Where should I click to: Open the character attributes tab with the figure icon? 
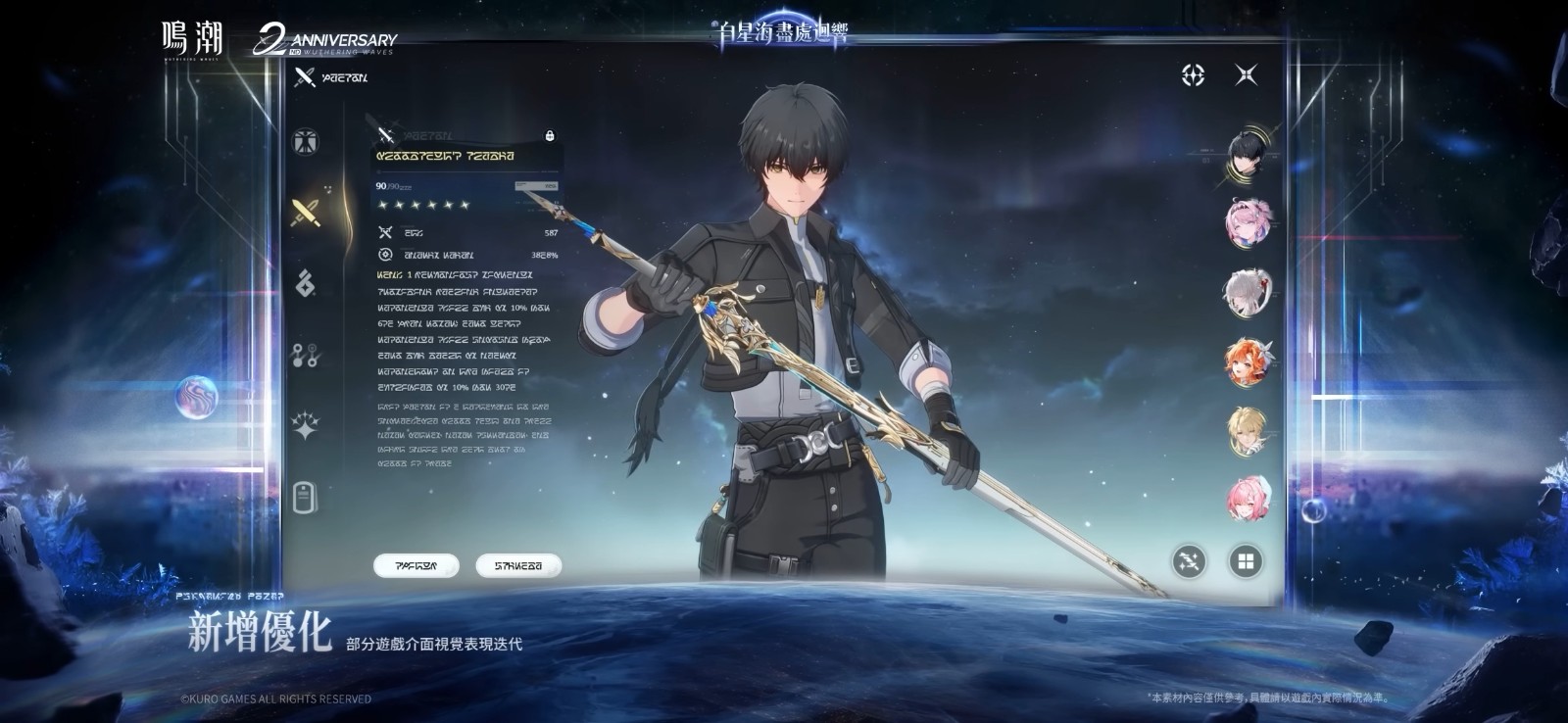306,142
